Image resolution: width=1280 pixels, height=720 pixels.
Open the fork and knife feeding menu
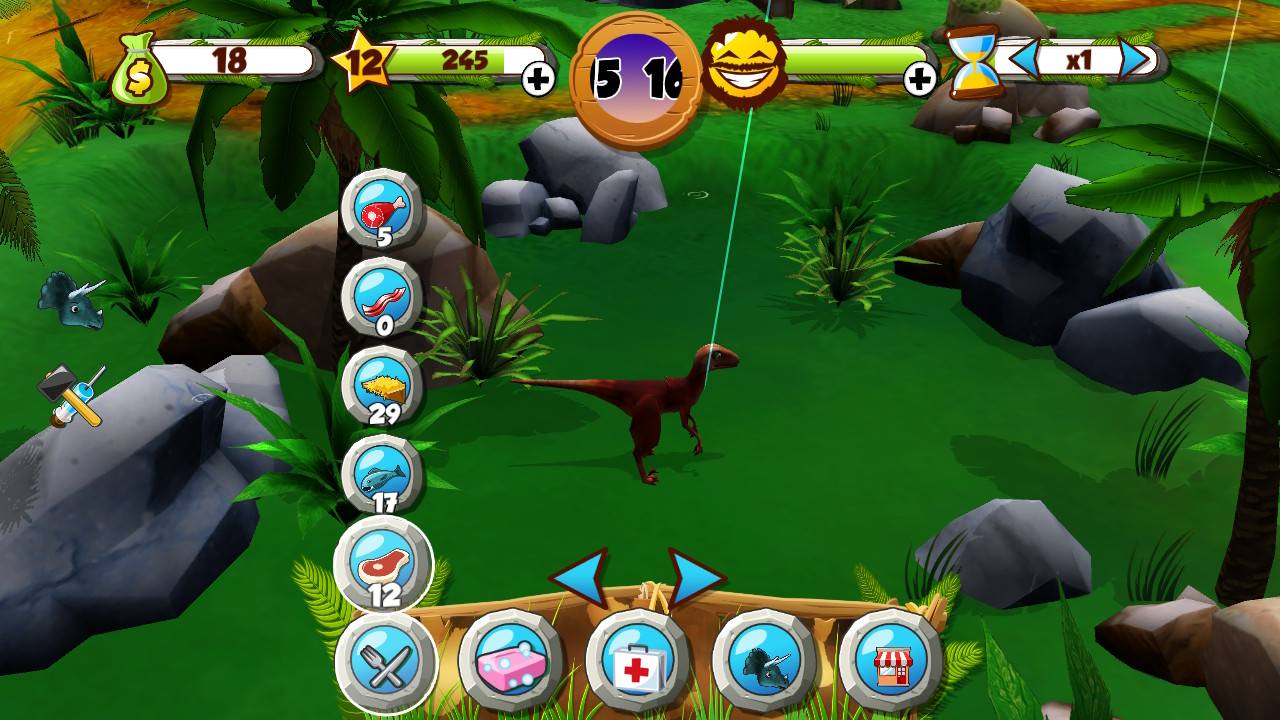(x=389, y=657)
